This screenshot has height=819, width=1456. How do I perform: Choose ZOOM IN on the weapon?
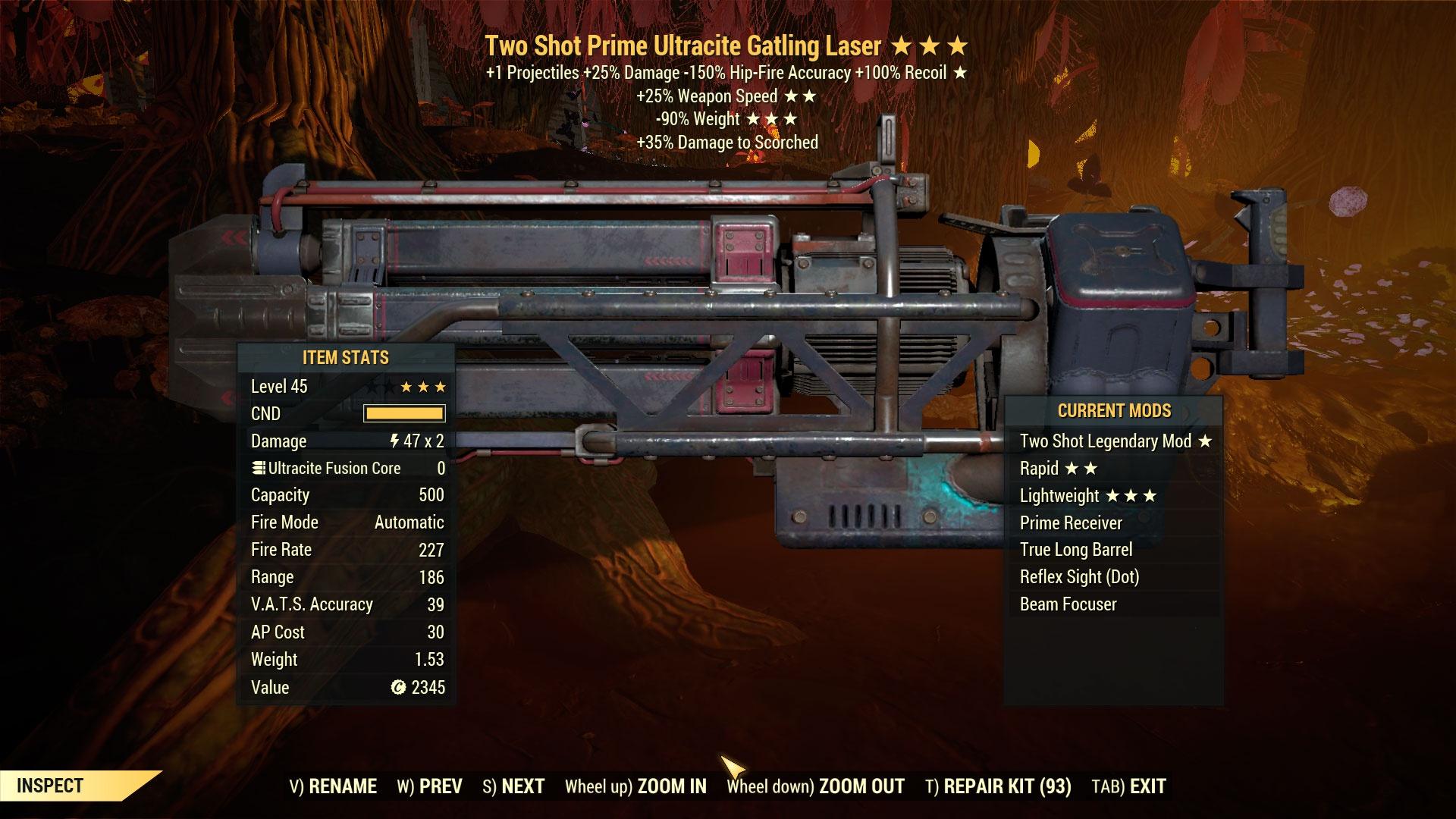(635, 786)
